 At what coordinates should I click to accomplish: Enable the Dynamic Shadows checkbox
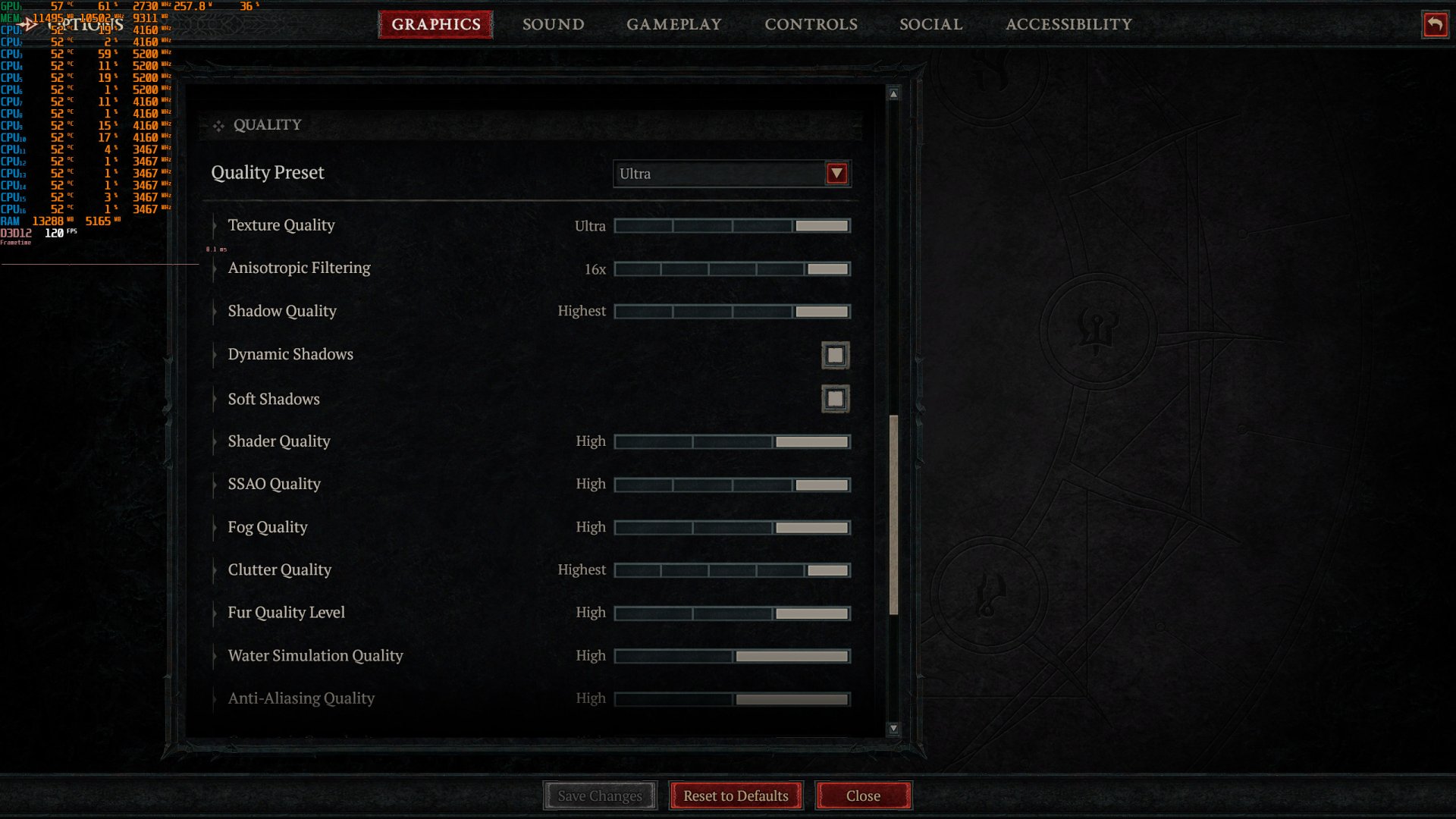(835, 355)
